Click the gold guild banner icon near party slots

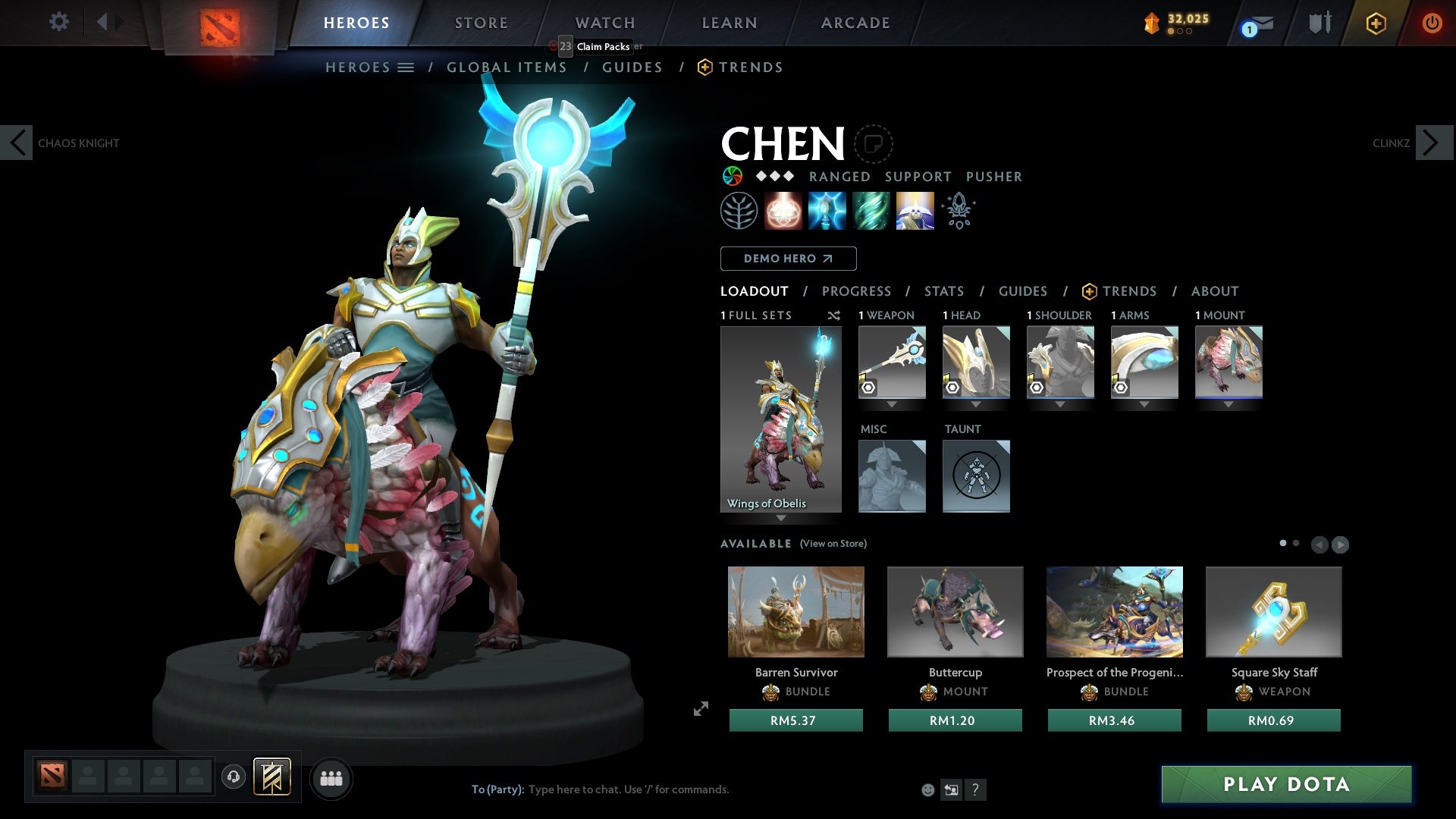(x=273, y=777)
